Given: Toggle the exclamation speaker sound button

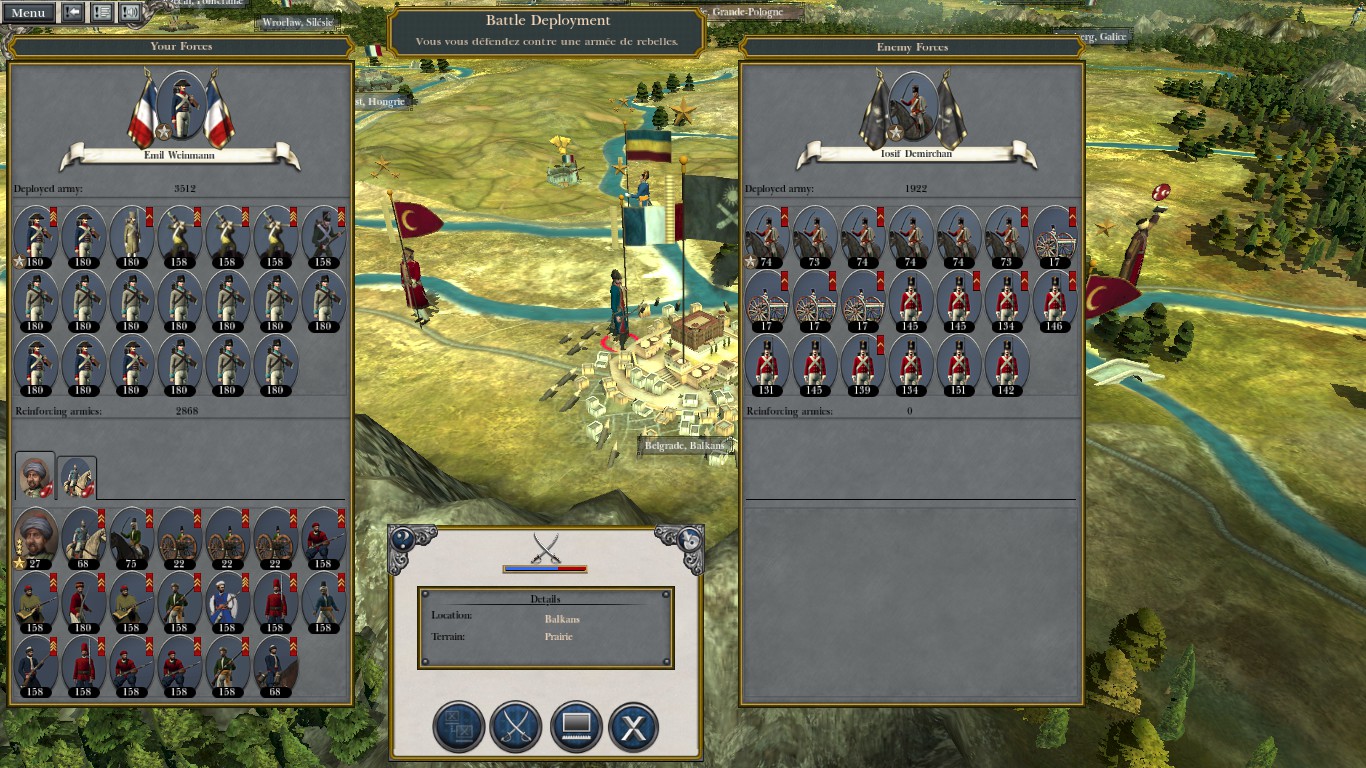Looking at the screenshot, I should pyautogui.click(x=130, y=13).
